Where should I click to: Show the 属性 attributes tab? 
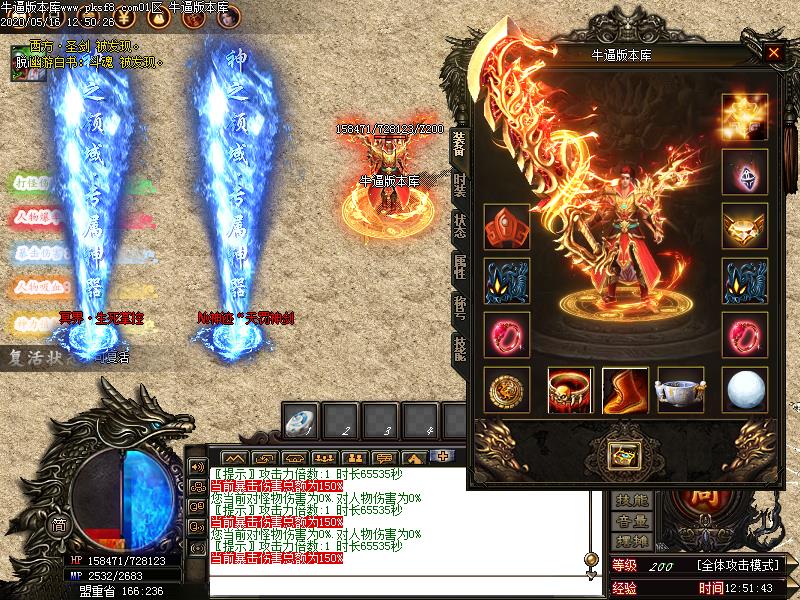459,265
